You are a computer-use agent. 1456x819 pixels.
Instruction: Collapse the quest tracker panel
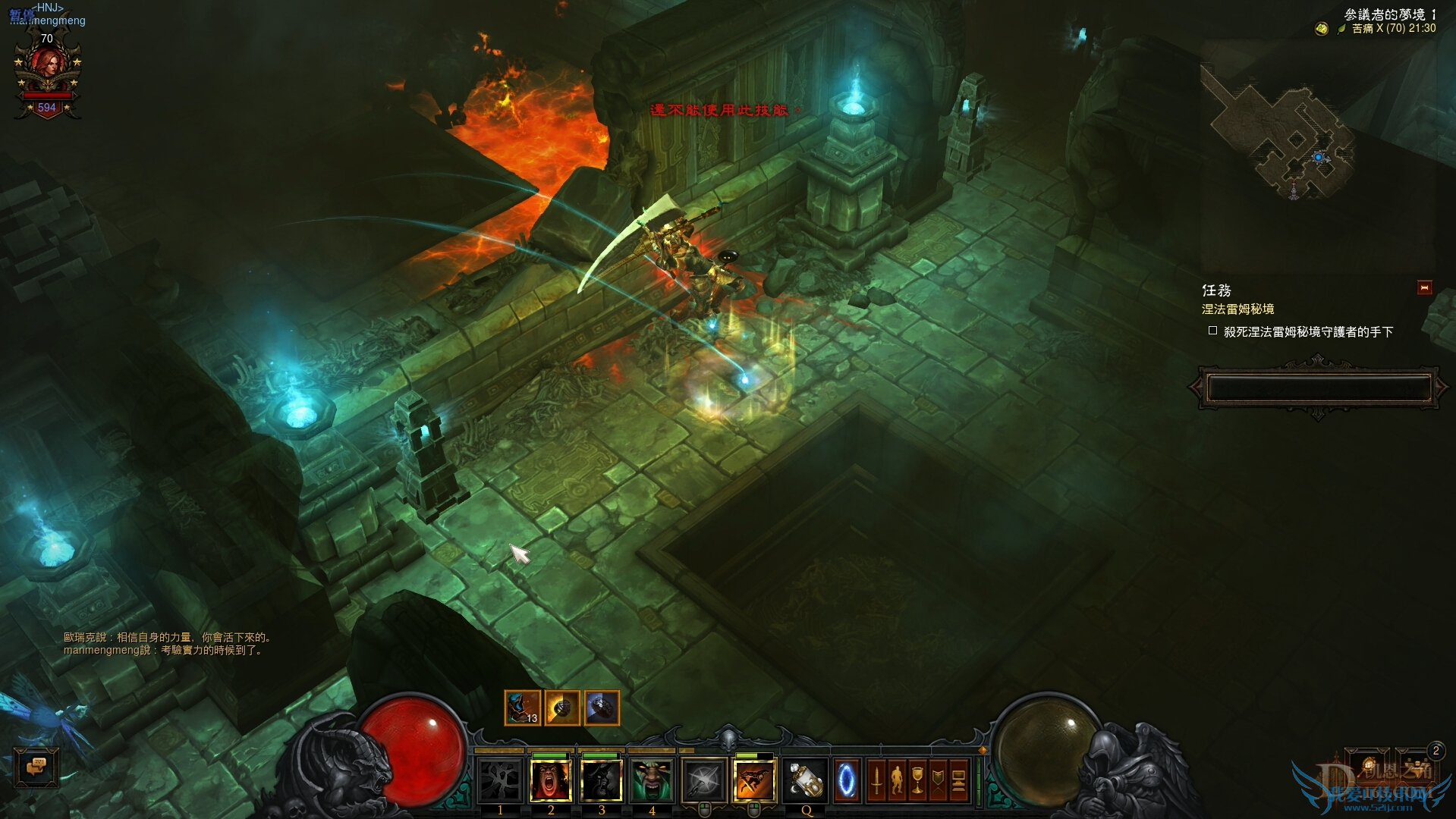1424,288
